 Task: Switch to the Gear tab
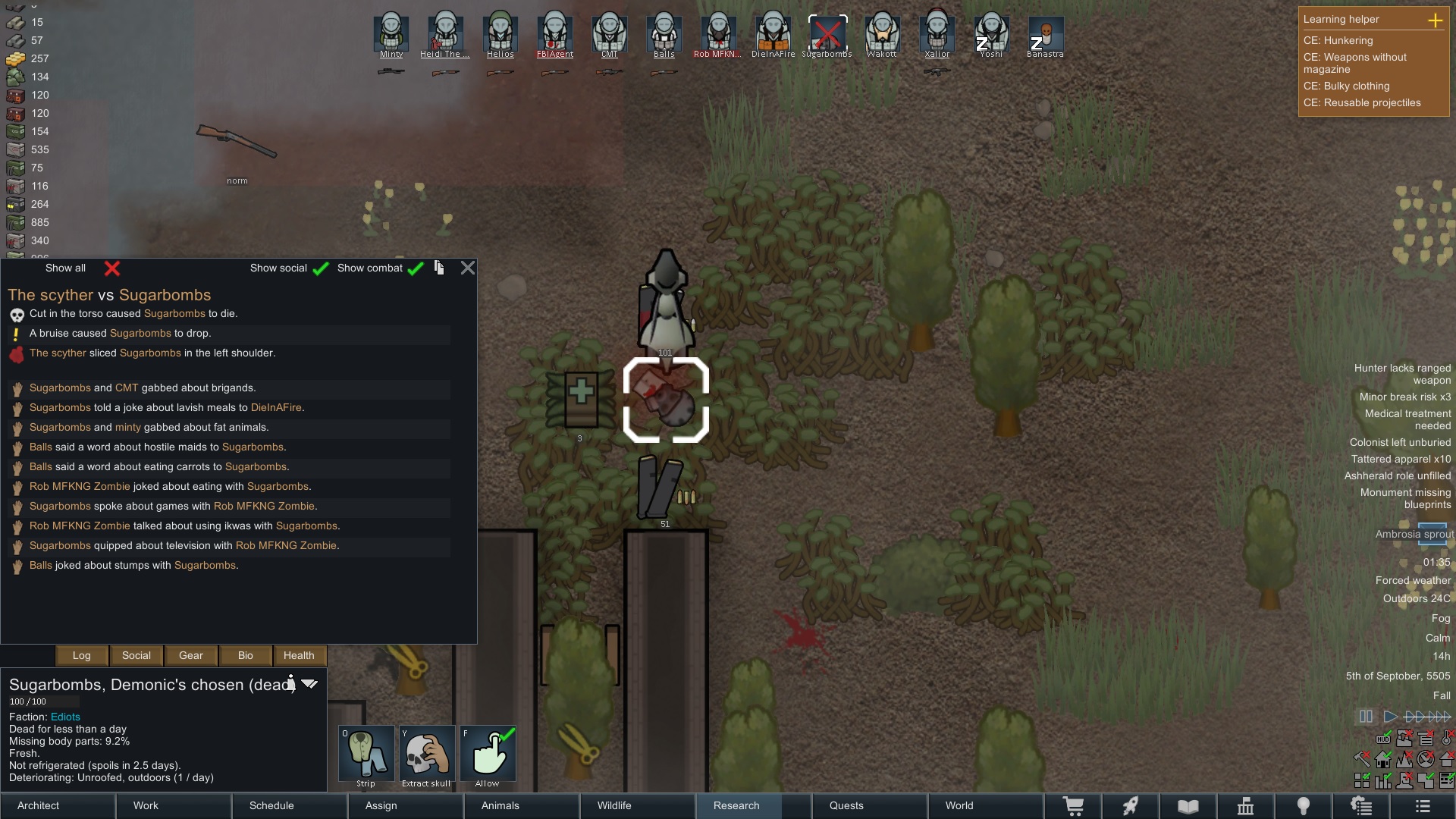coord(190,655)
